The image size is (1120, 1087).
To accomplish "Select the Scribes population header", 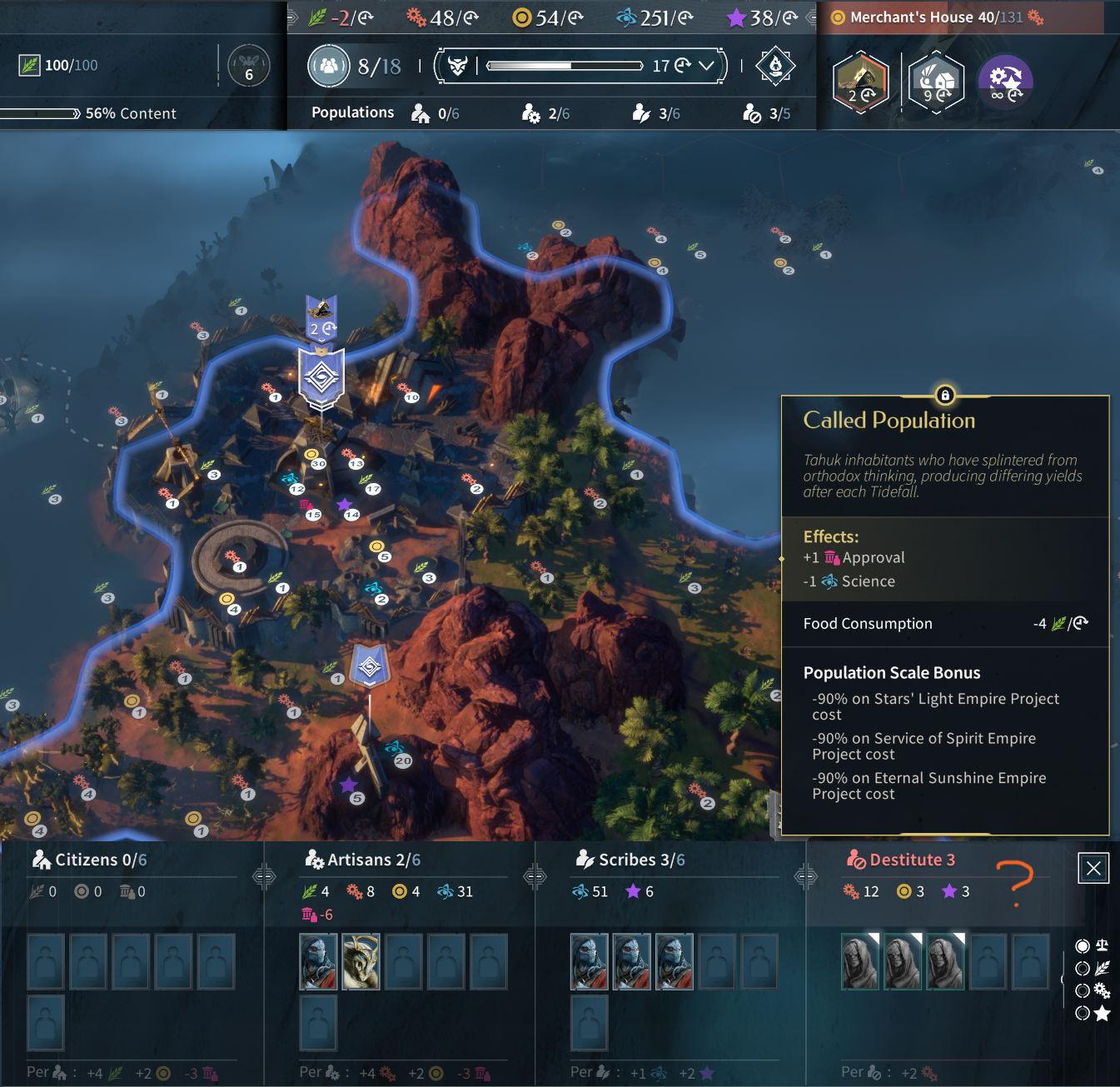I will [630, 860].
